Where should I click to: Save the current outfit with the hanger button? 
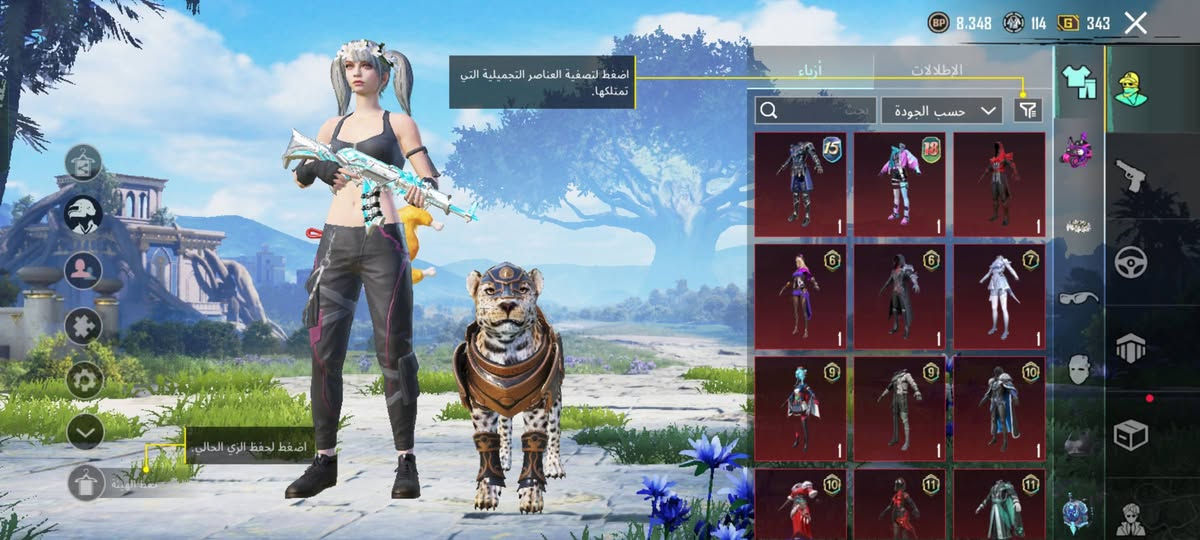click(x=86, y=483)
